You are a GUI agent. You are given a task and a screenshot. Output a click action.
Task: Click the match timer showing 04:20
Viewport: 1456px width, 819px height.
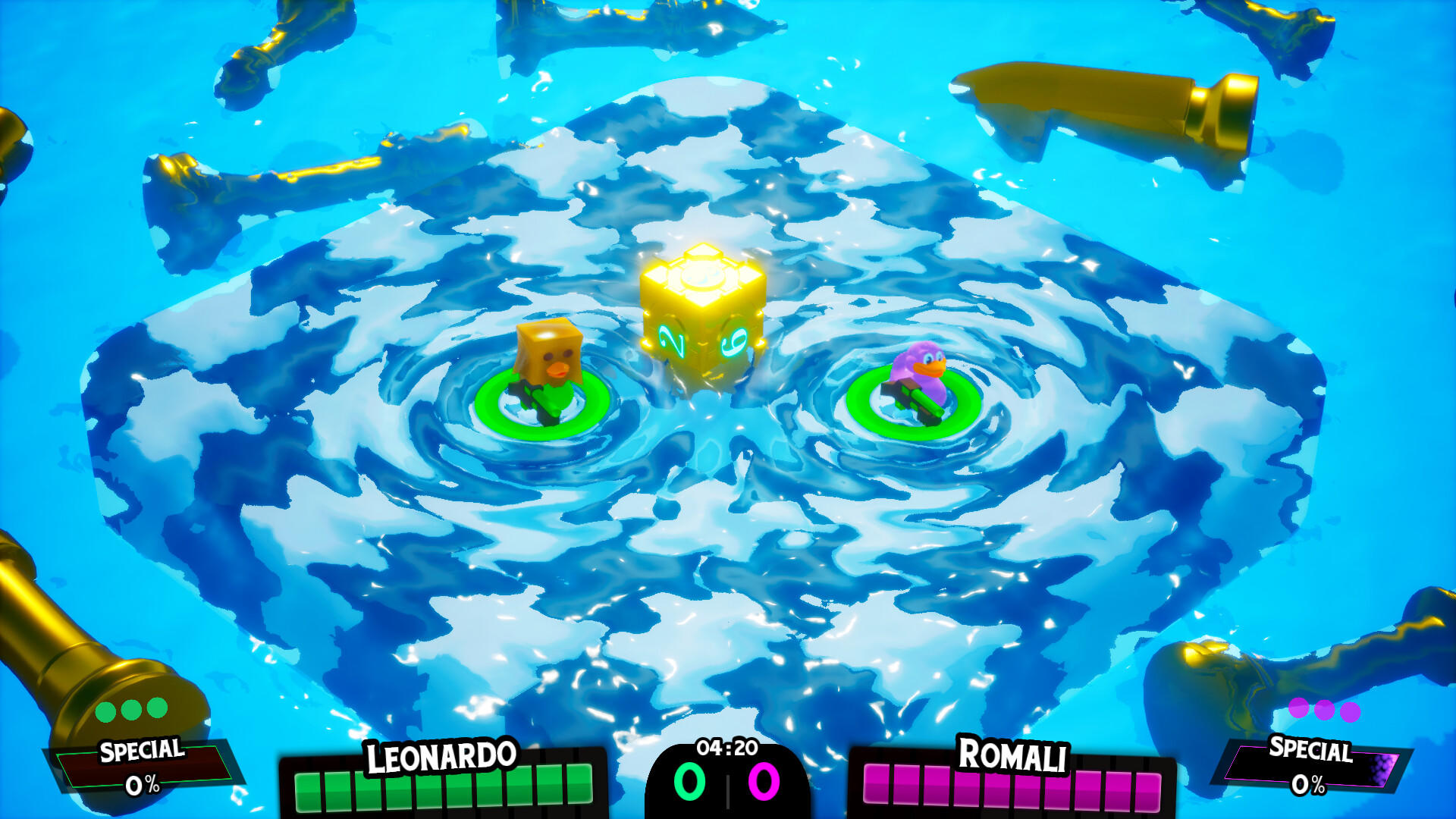click(x=726, y=747)
